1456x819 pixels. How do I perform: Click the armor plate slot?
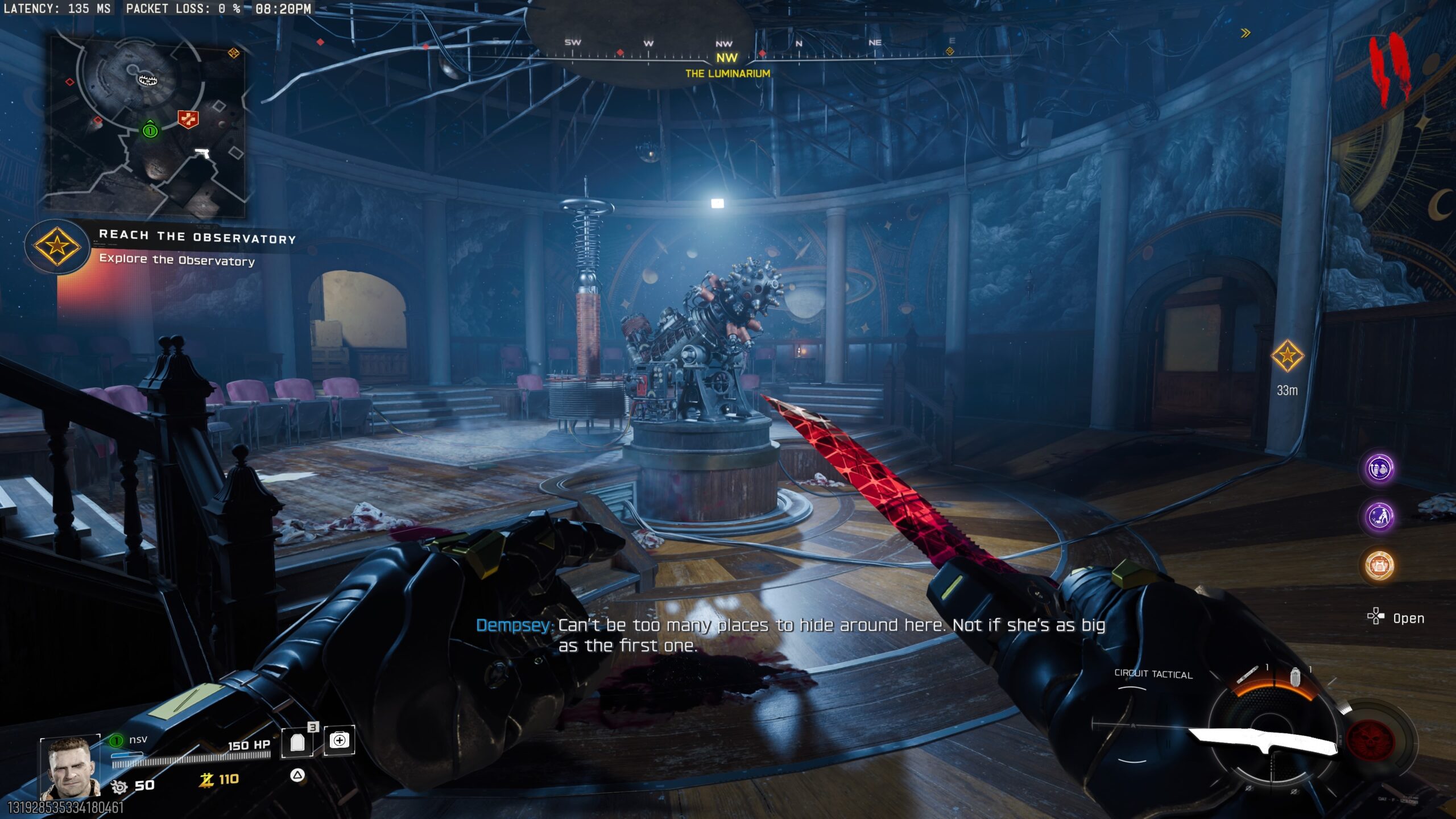coord(297,742)
